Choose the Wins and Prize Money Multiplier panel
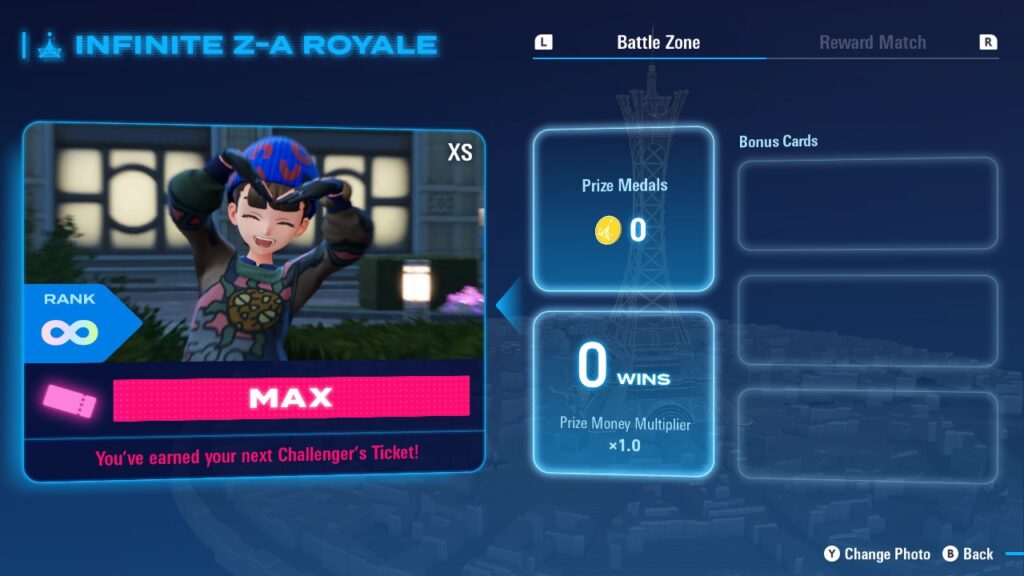This screenshot has height=576, width=1024. point(624,393)
